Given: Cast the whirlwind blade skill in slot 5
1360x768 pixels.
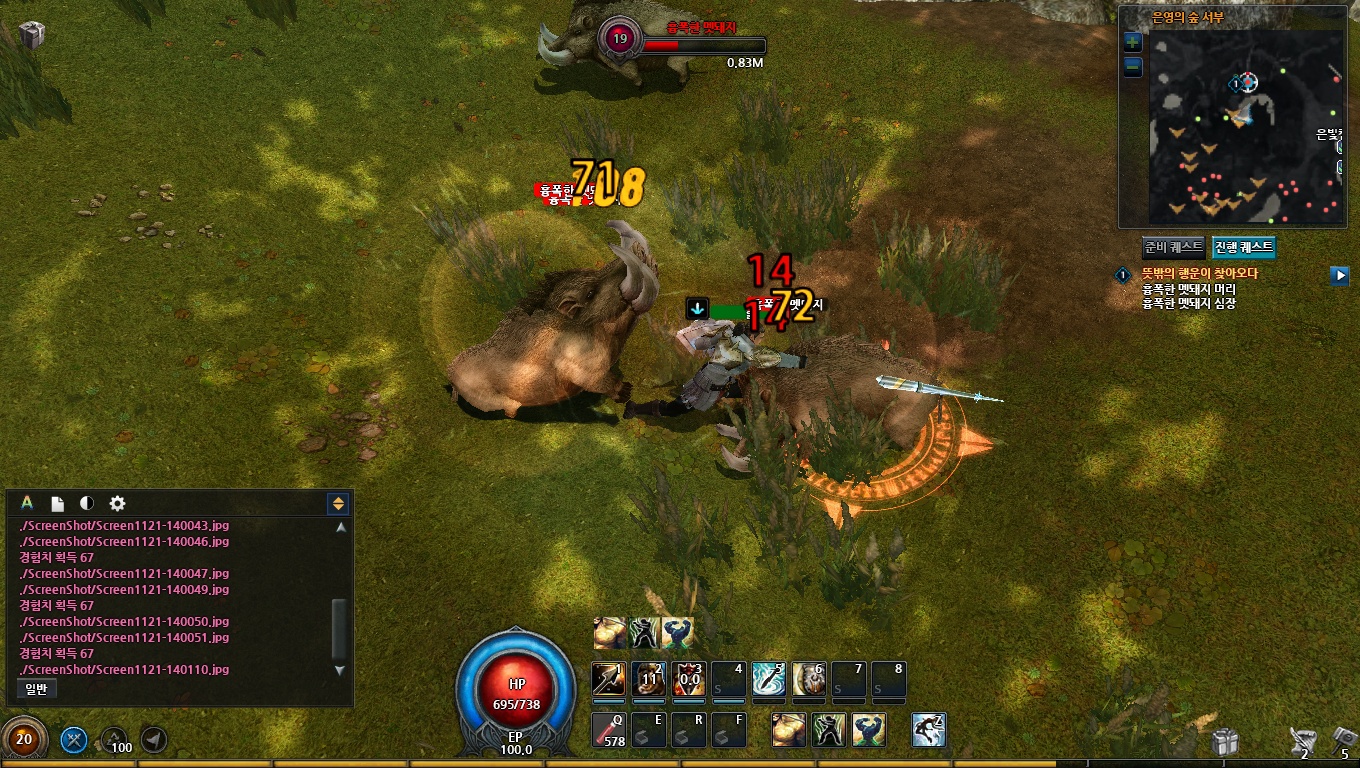Looking at the screenshot, I should pyautogui.click(x=769, y=679).
